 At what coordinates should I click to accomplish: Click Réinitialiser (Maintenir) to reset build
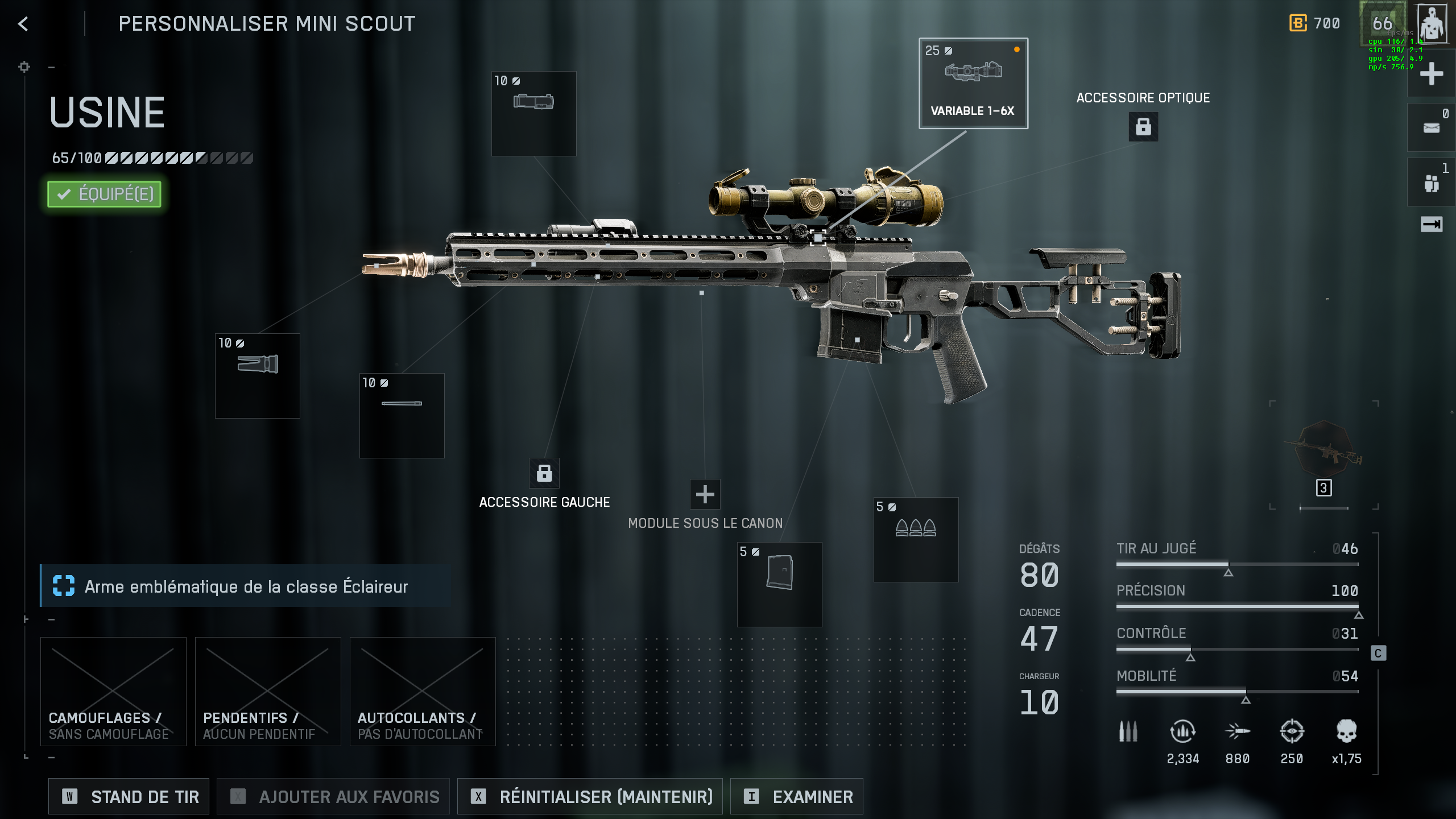tap(590, 797)
